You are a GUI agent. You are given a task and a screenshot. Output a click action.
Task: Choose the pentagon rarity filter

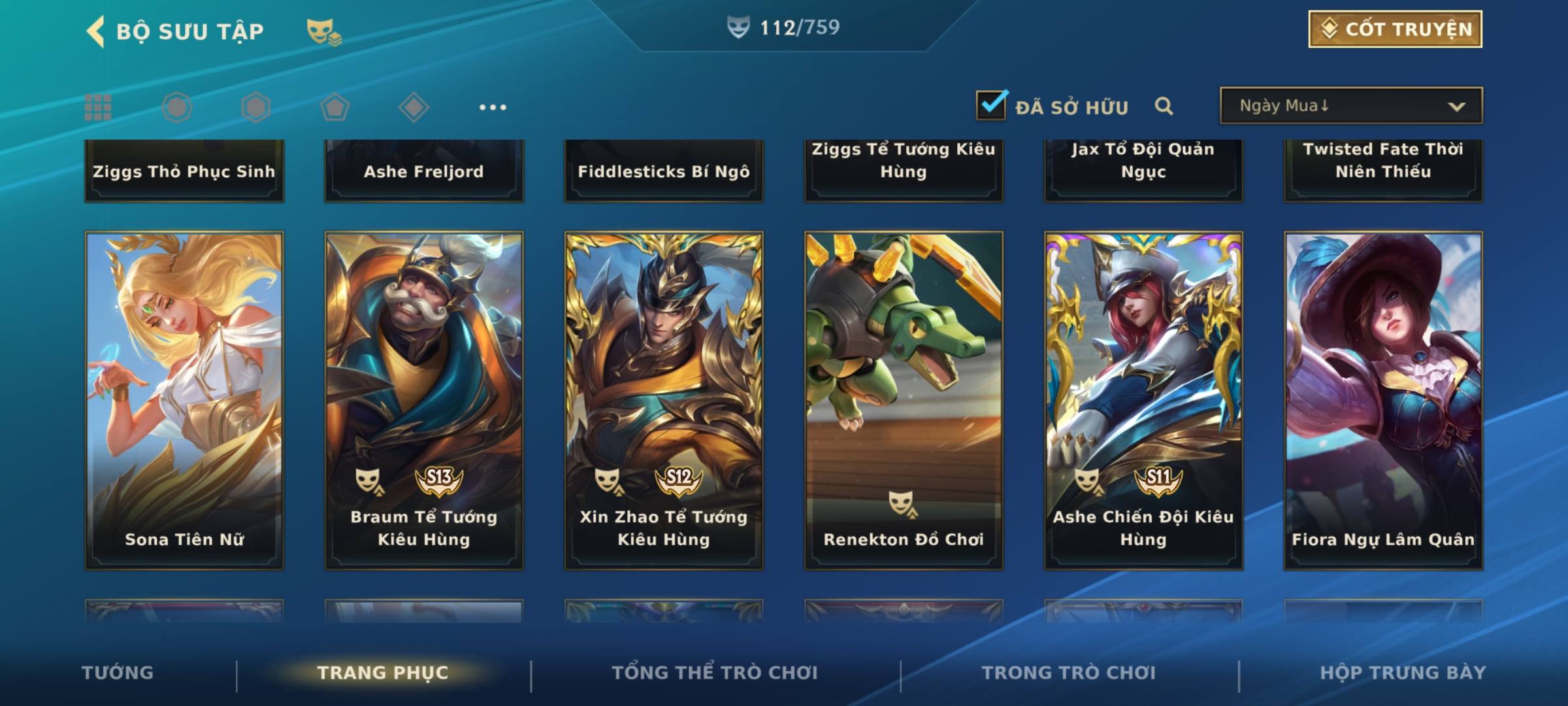335,107
